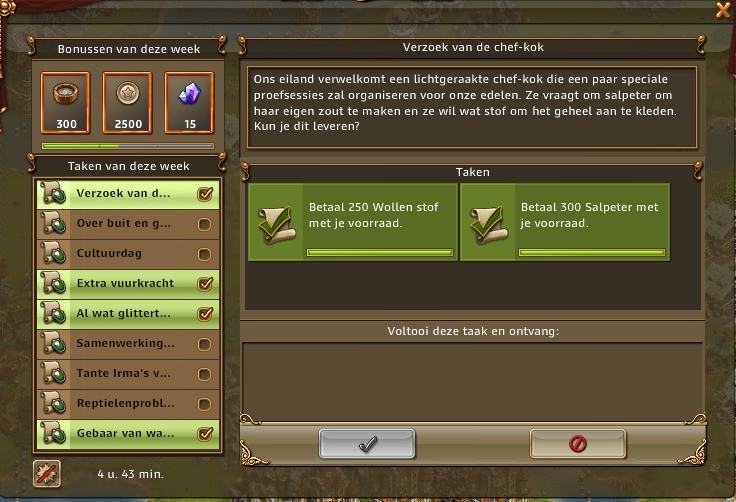
Task: Show the 'Tante Irma's v...' task
Action: (125, 374)
